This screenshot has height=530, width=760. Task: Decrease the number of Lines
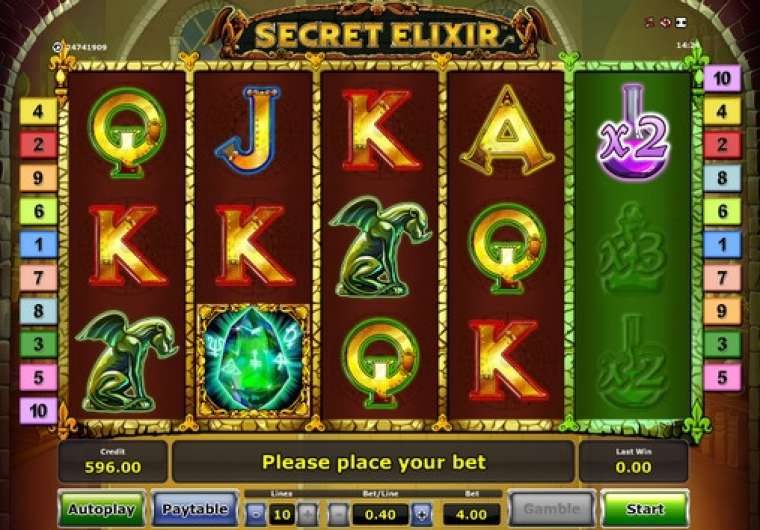(257, 514)
